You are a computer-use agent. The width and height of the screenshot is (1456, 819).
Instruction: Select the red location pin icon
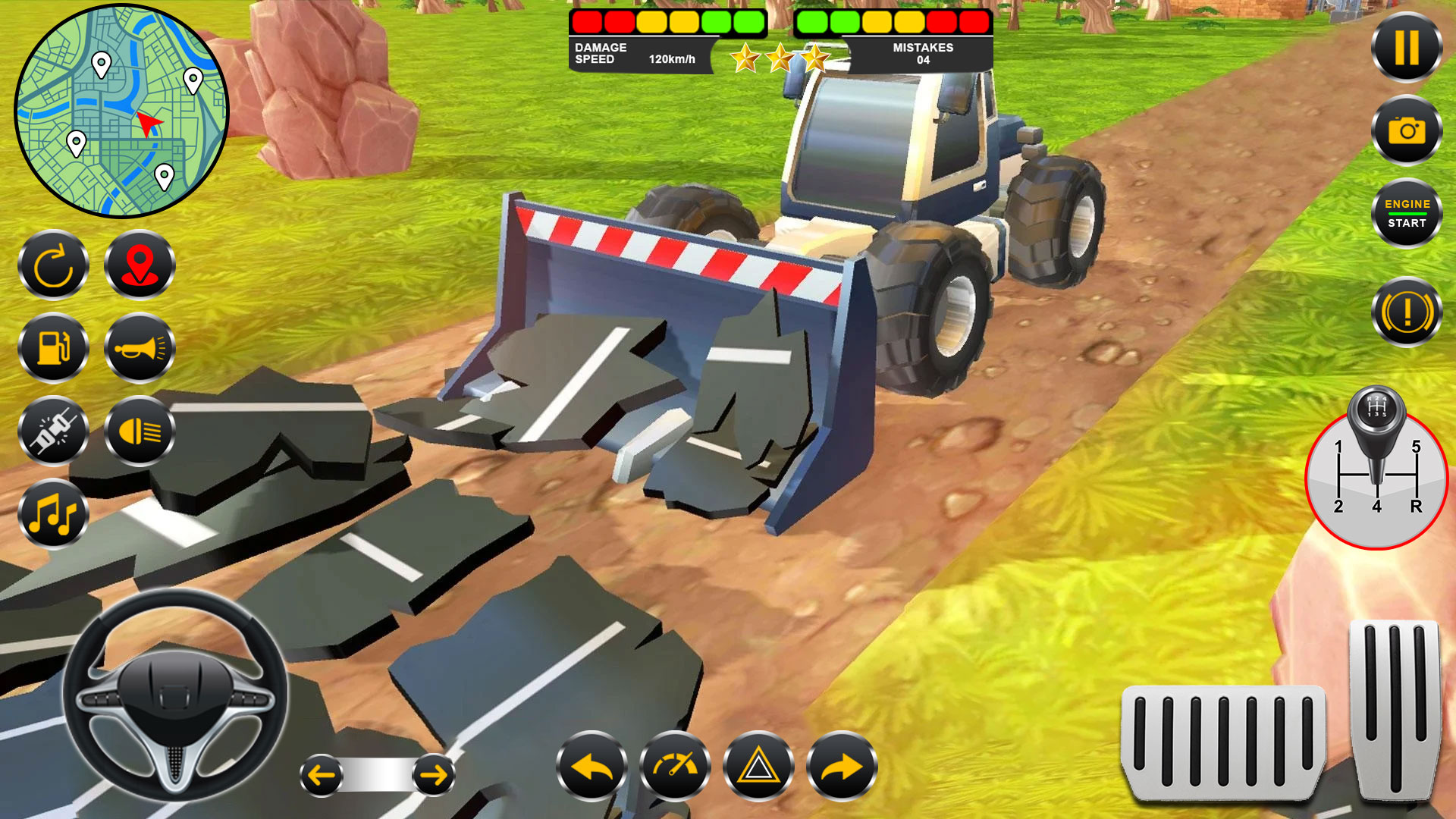(140, 265)
